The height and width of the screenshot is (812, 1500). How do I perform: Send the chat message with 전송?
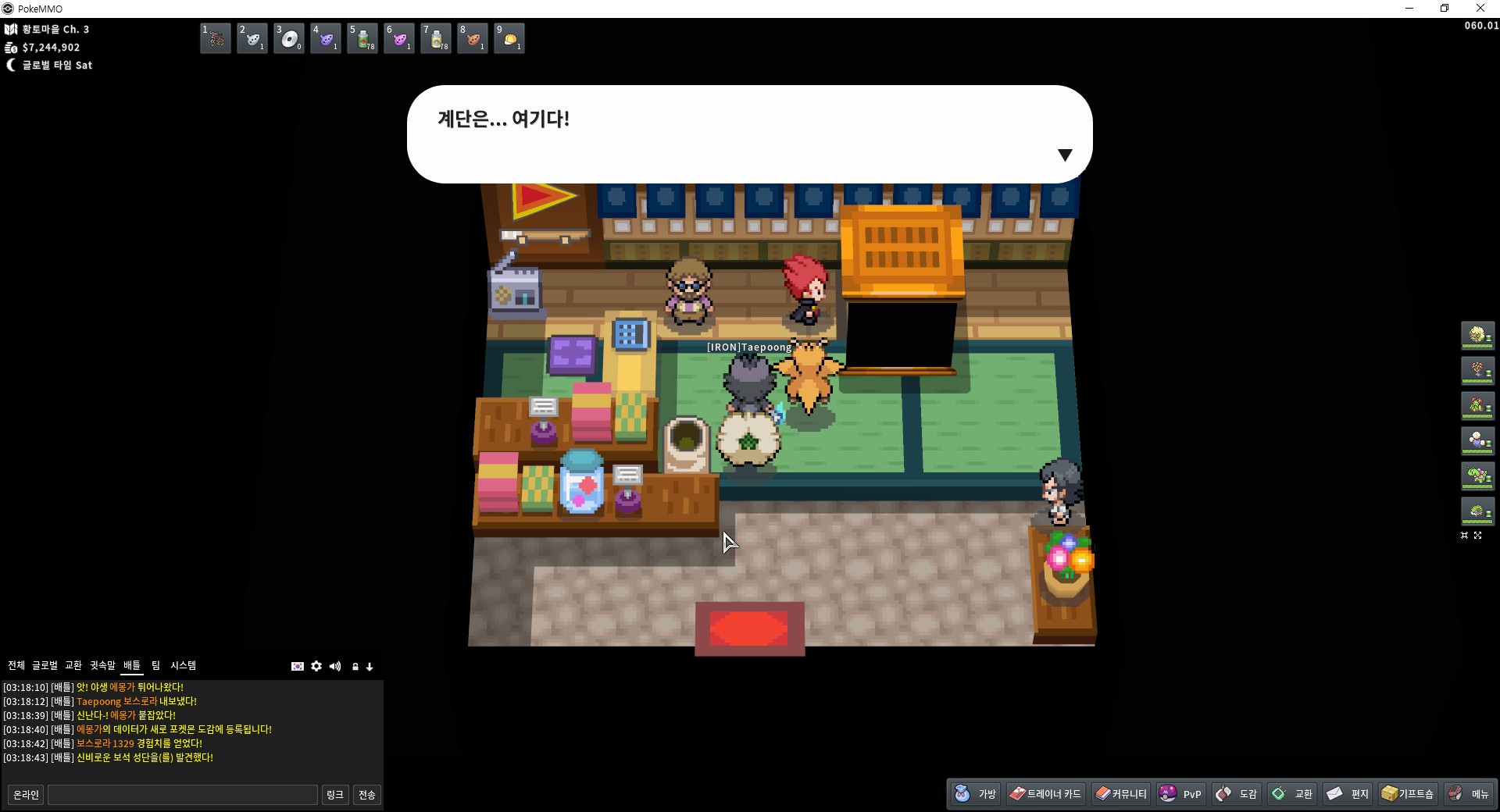click(x=366, y=795)
